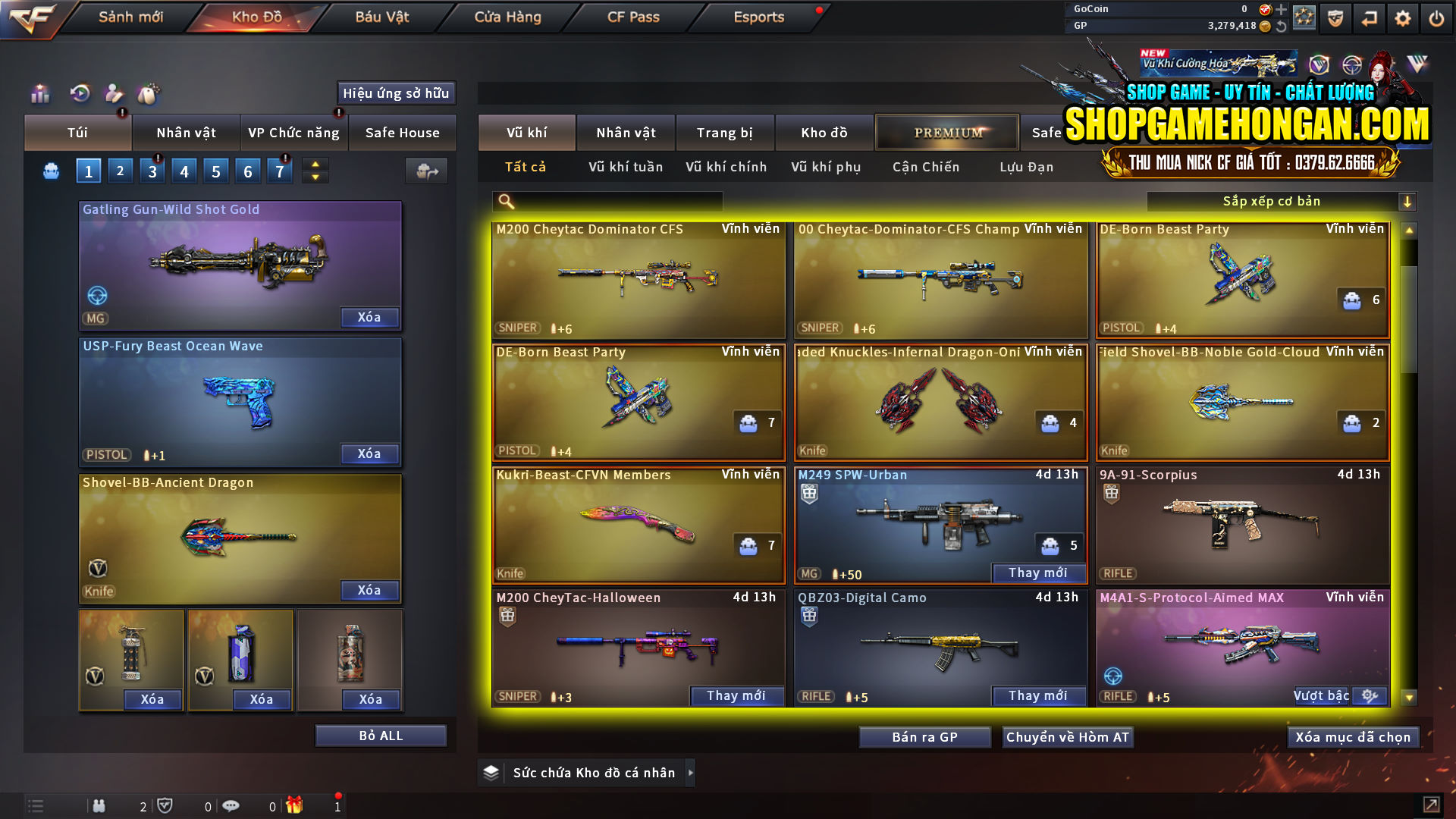Select the replay history icon near top left
This screenshot has width=1456, height=819.
[80, 93]
